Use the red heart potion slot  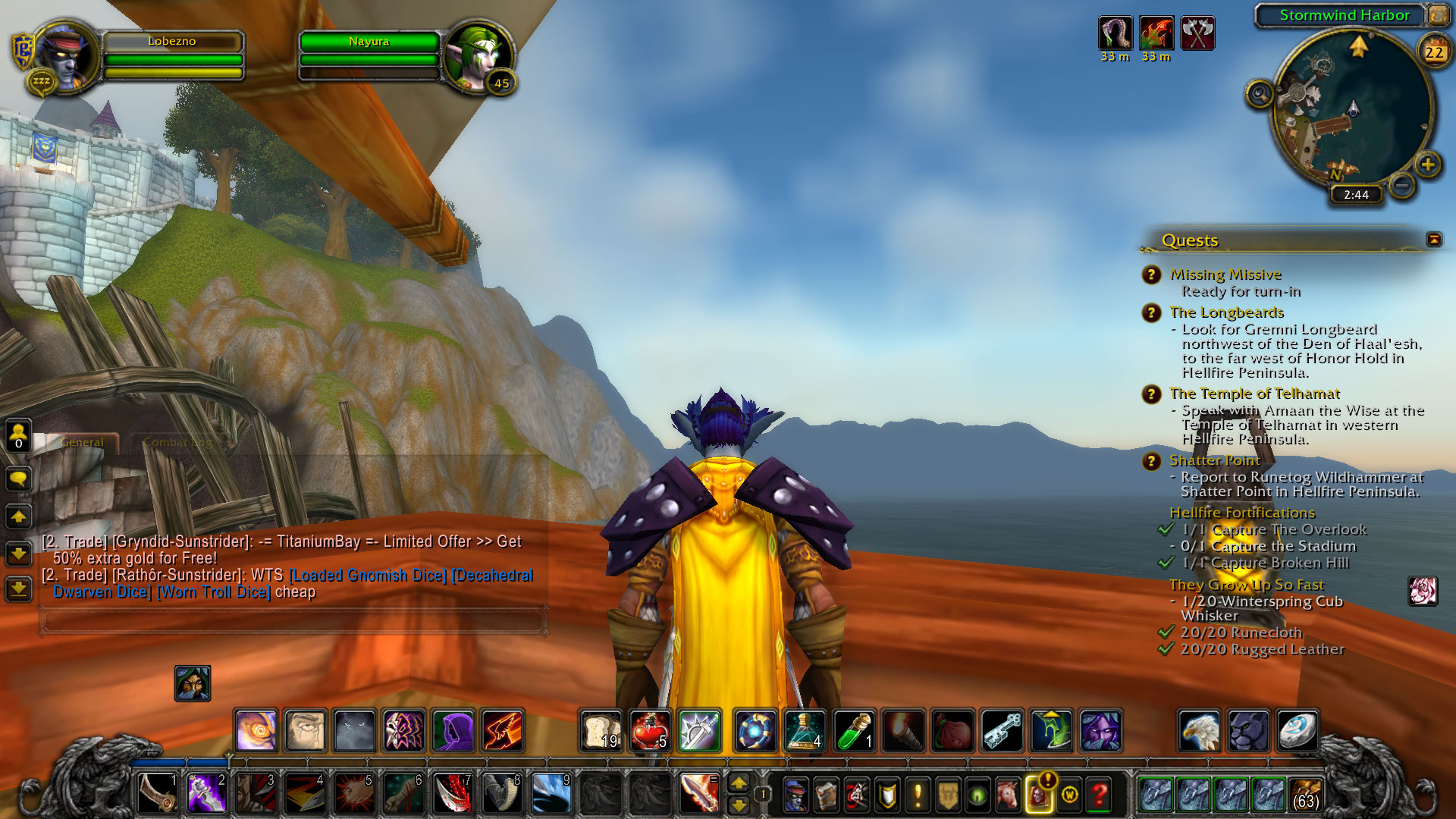point(650,731)
